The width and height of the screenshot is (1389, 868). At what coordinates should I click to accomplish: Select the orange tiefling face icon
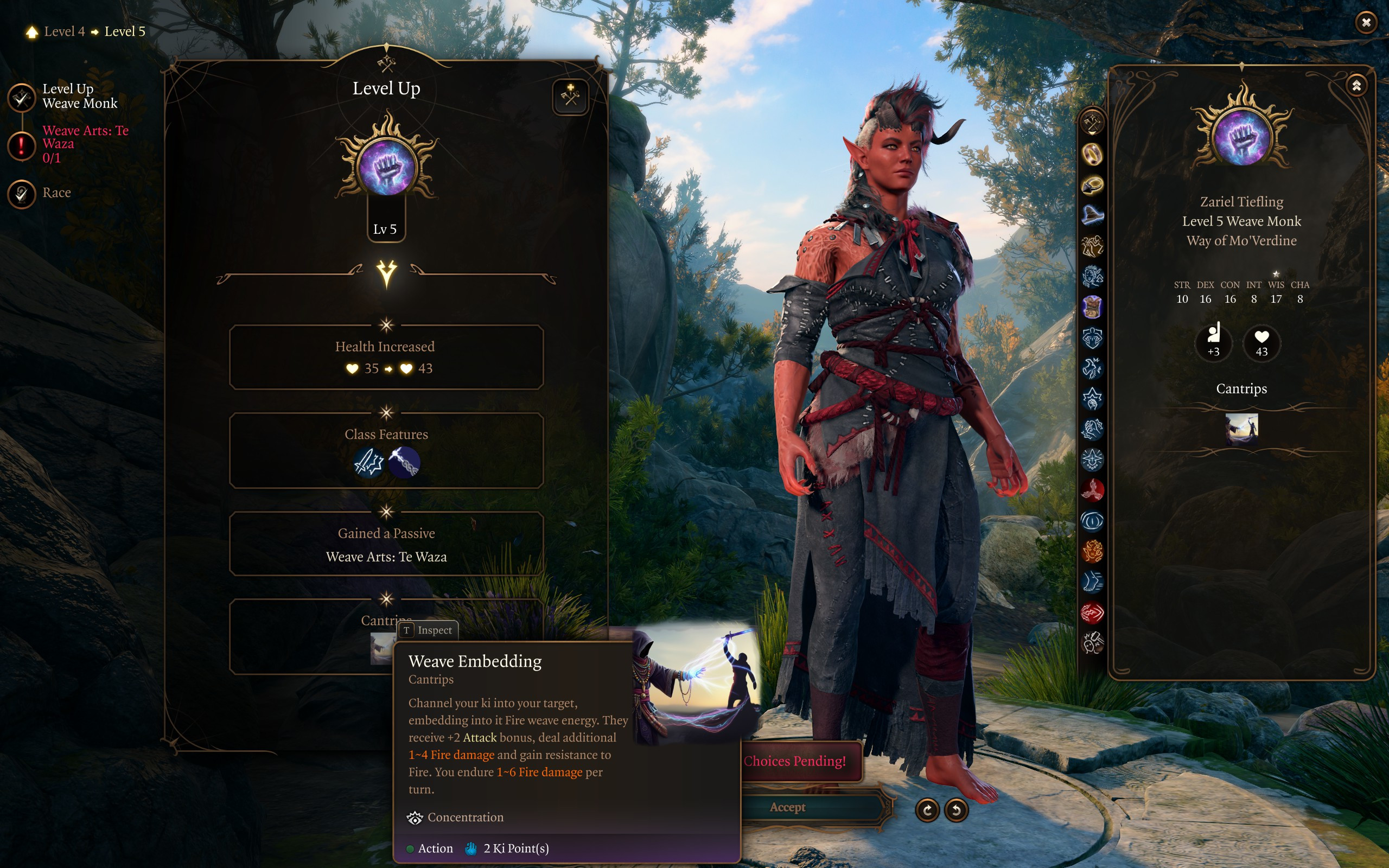(1092, 552)
